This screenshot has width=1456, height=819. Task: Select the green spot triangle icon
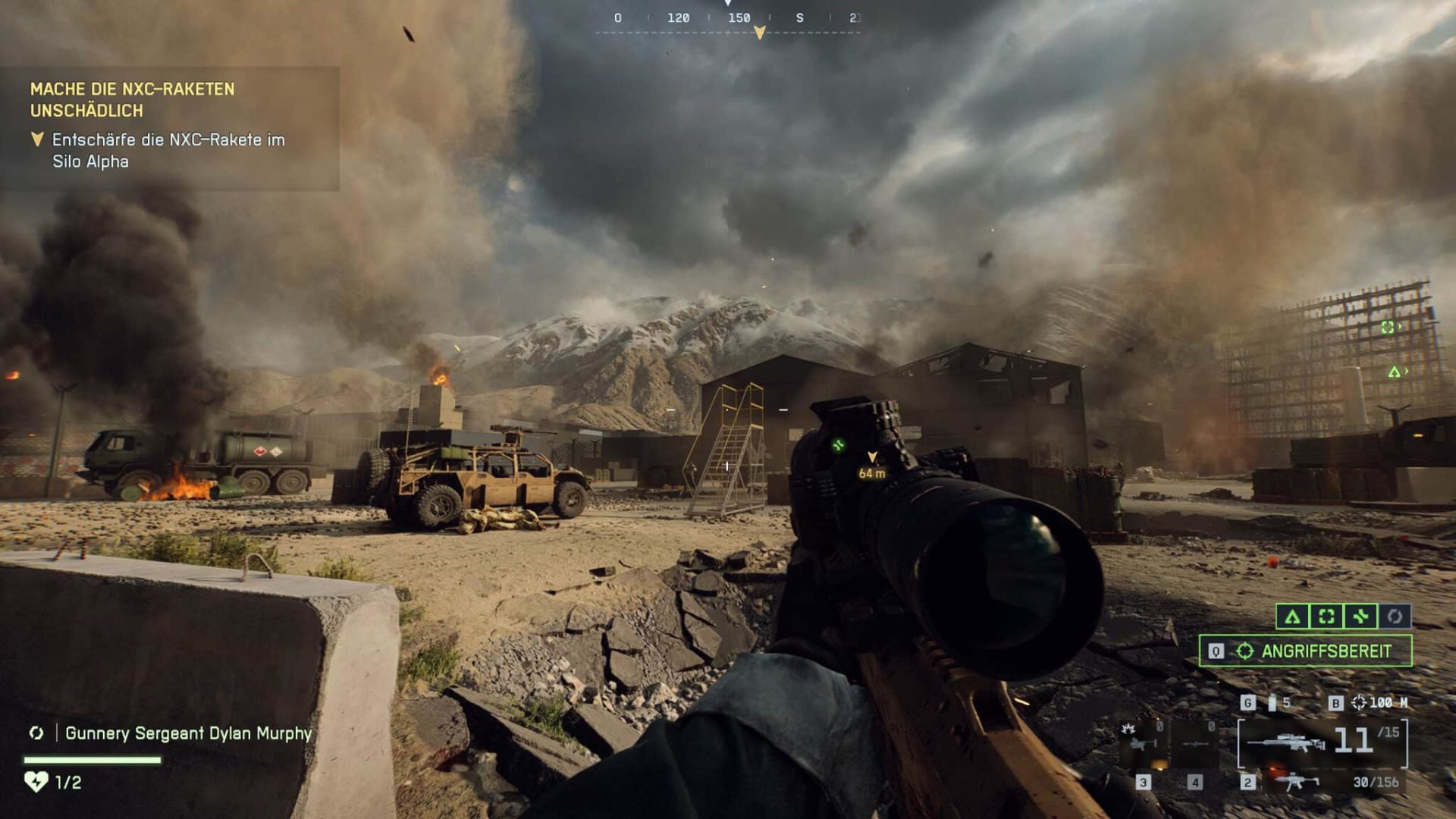pos(1293,617)
